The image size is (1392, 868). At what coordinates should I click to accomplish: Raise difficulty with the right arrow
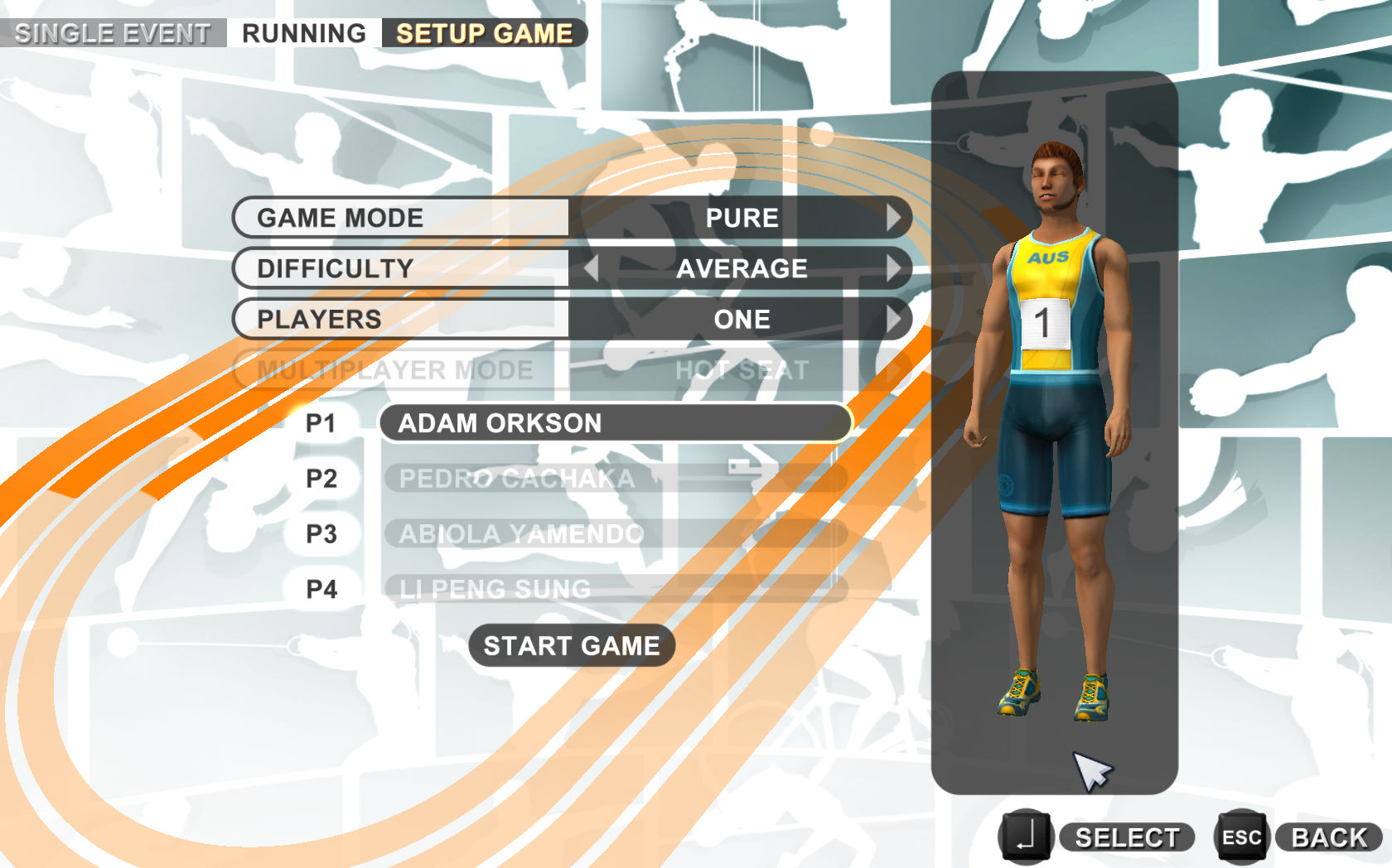point(892,268)
